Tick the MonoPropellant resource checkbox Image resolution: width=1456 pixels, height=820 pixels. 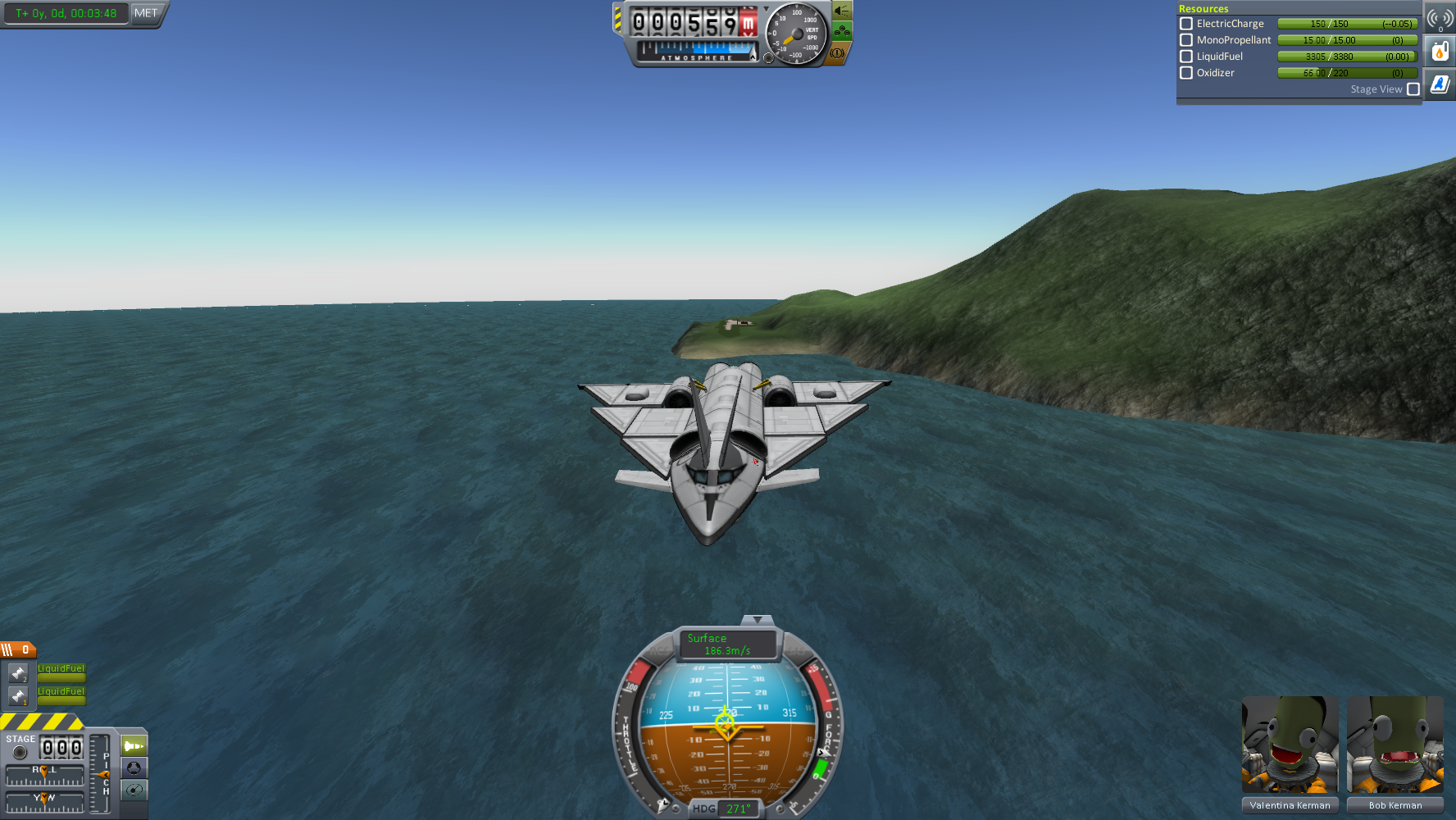pos(1185,40)
